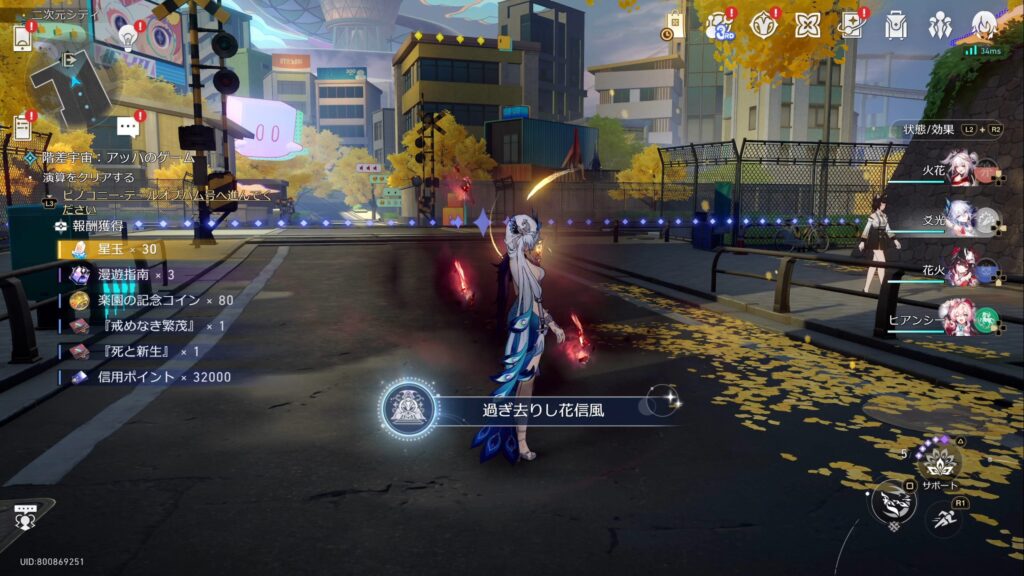Open the phone menu icon
Viewport: 1024px width, 576px height.
point(22,38)
